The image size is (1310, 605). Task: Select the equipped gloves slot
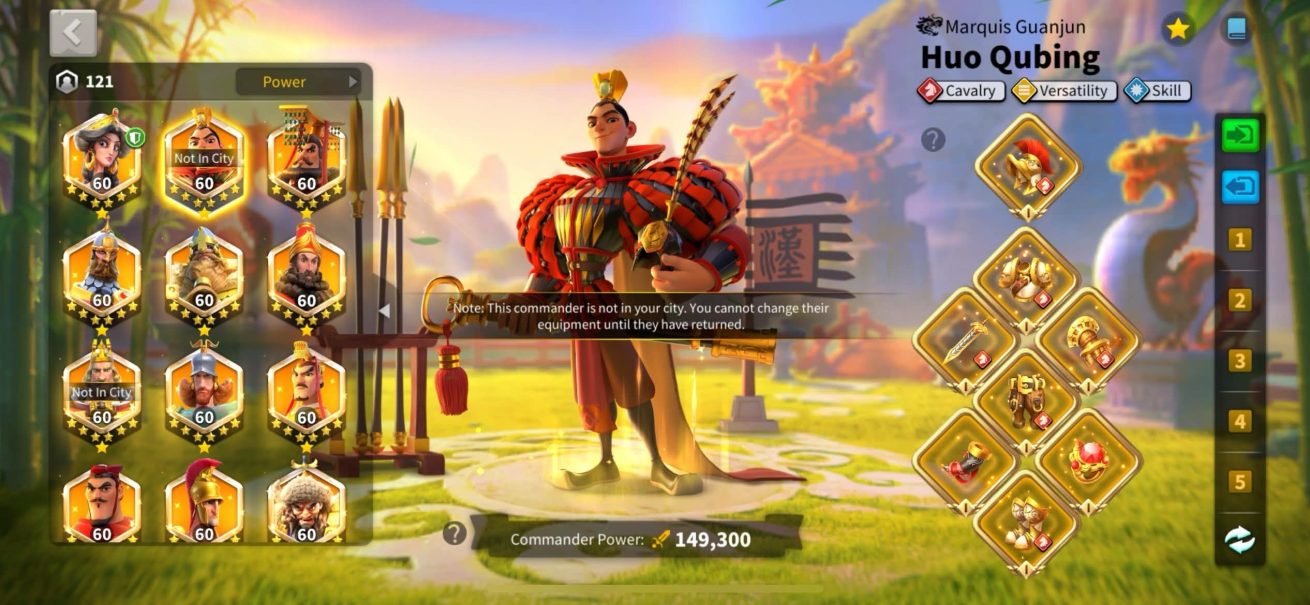point(1088,340)
